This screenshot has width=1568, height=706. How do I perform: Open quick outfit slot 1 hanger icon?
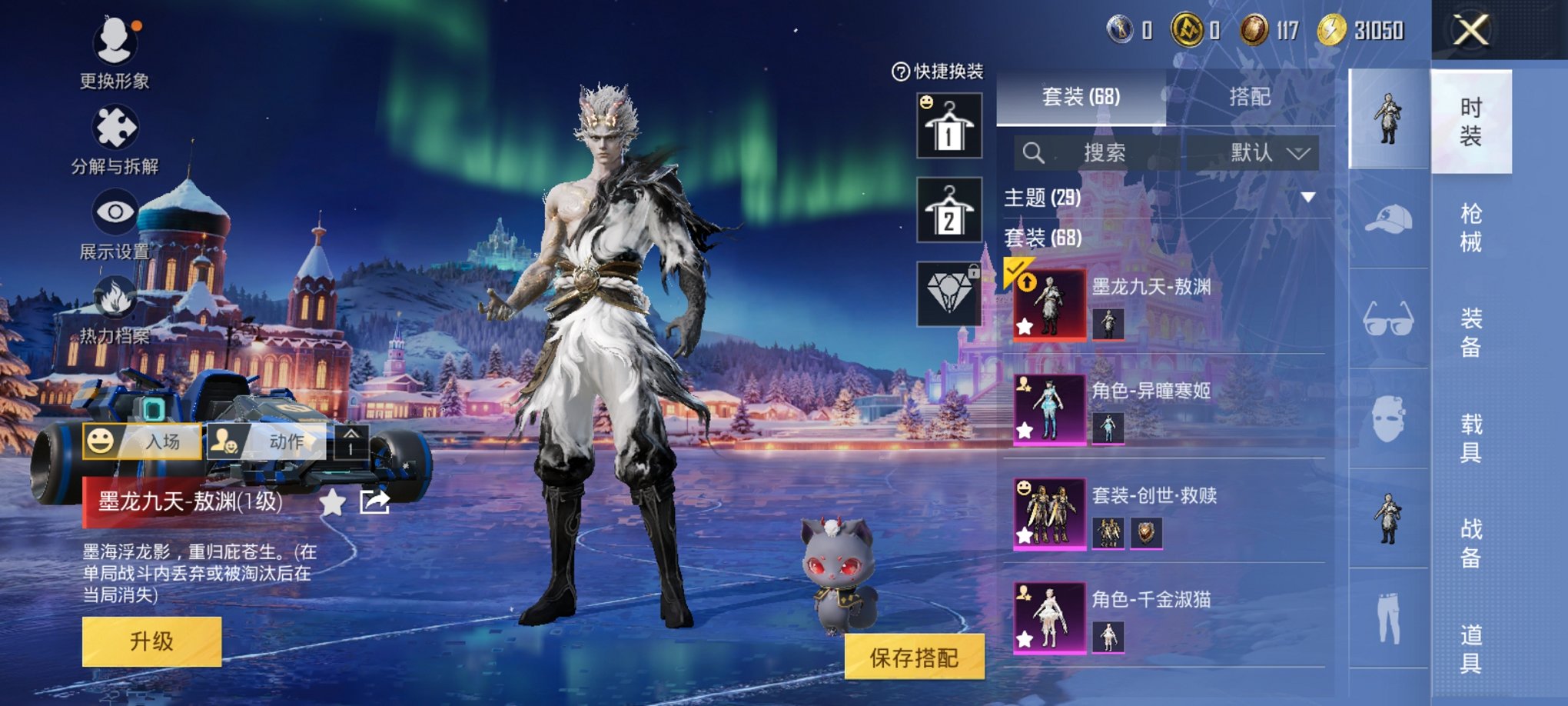point(950,125)
